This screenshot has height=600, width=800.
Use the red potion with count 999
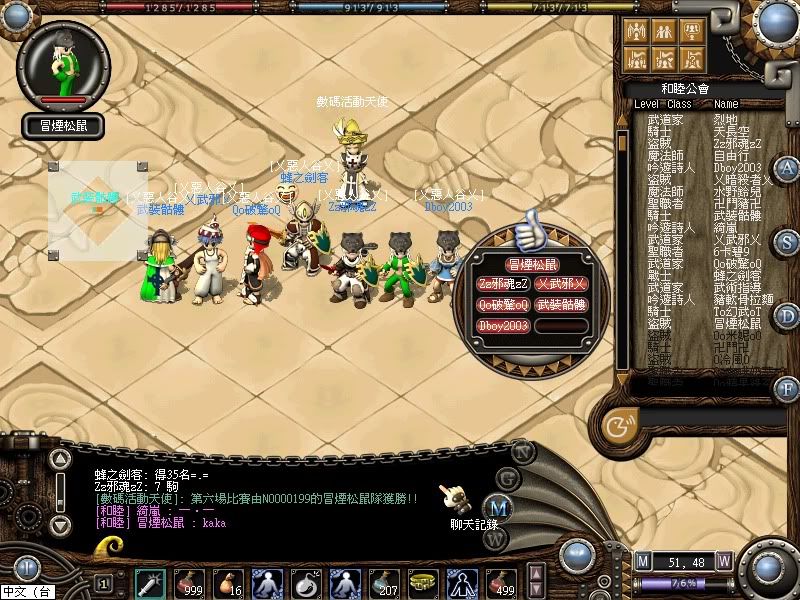click(190, 582)
